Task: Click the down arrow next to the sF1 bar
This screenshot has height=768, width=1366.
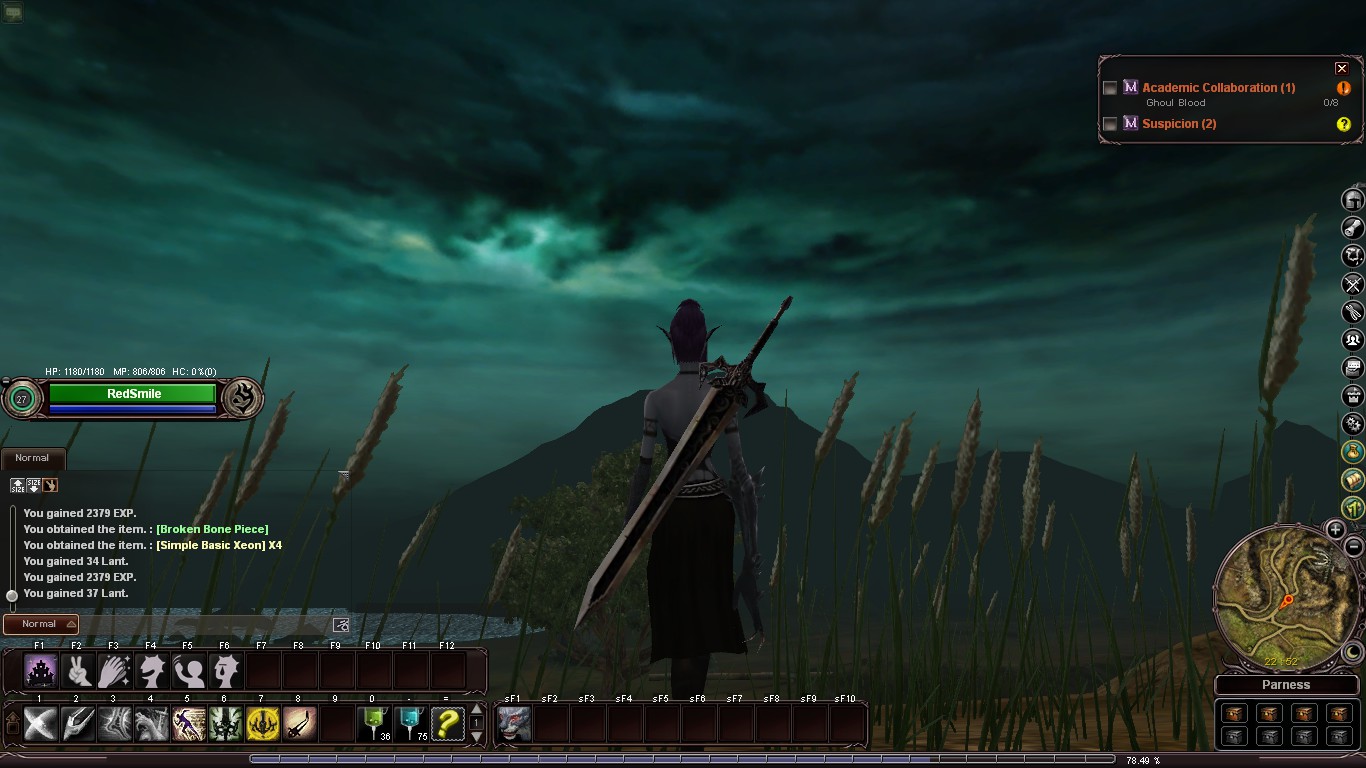Action: [476, 737]
